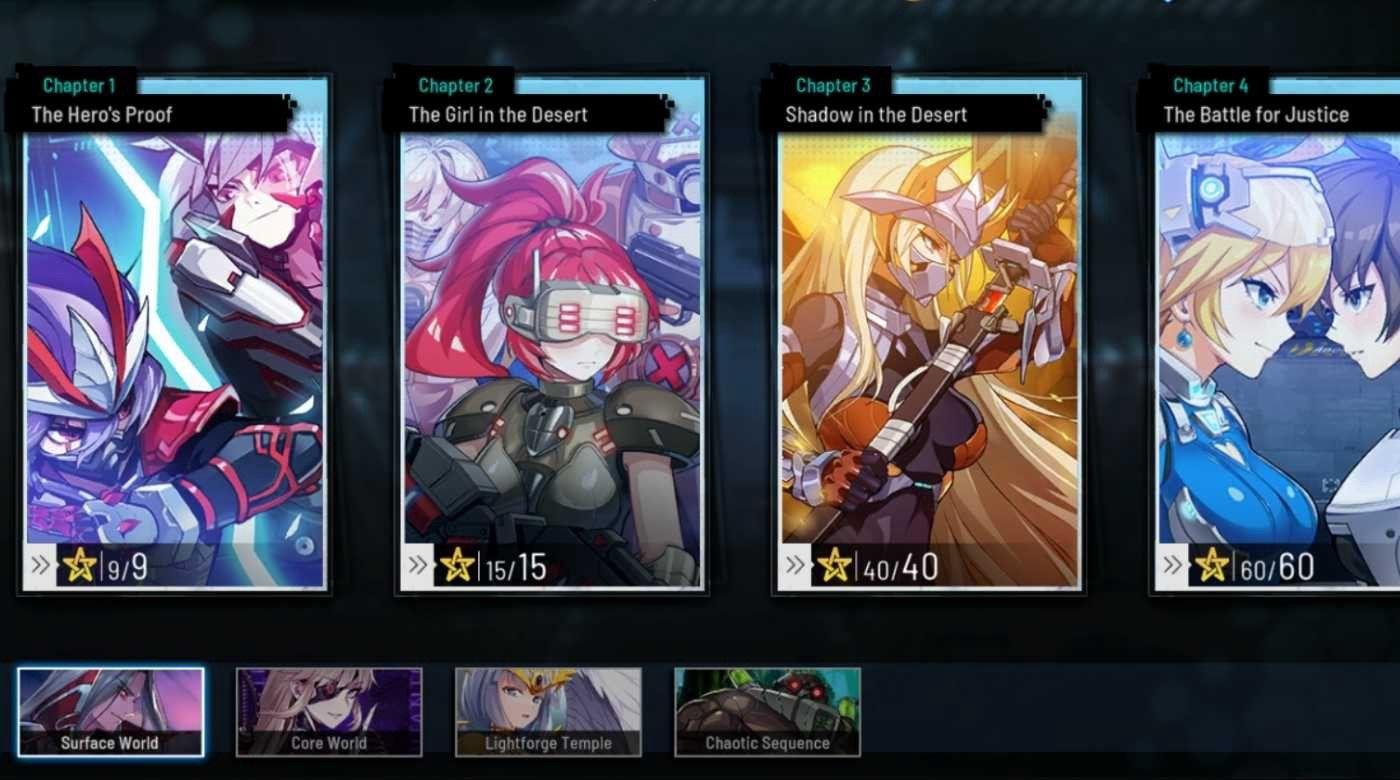This screenshot has width=1400, height=780.
Task: Select the star icon on Chapter 4 card
Action: (x=1214, y=564)
